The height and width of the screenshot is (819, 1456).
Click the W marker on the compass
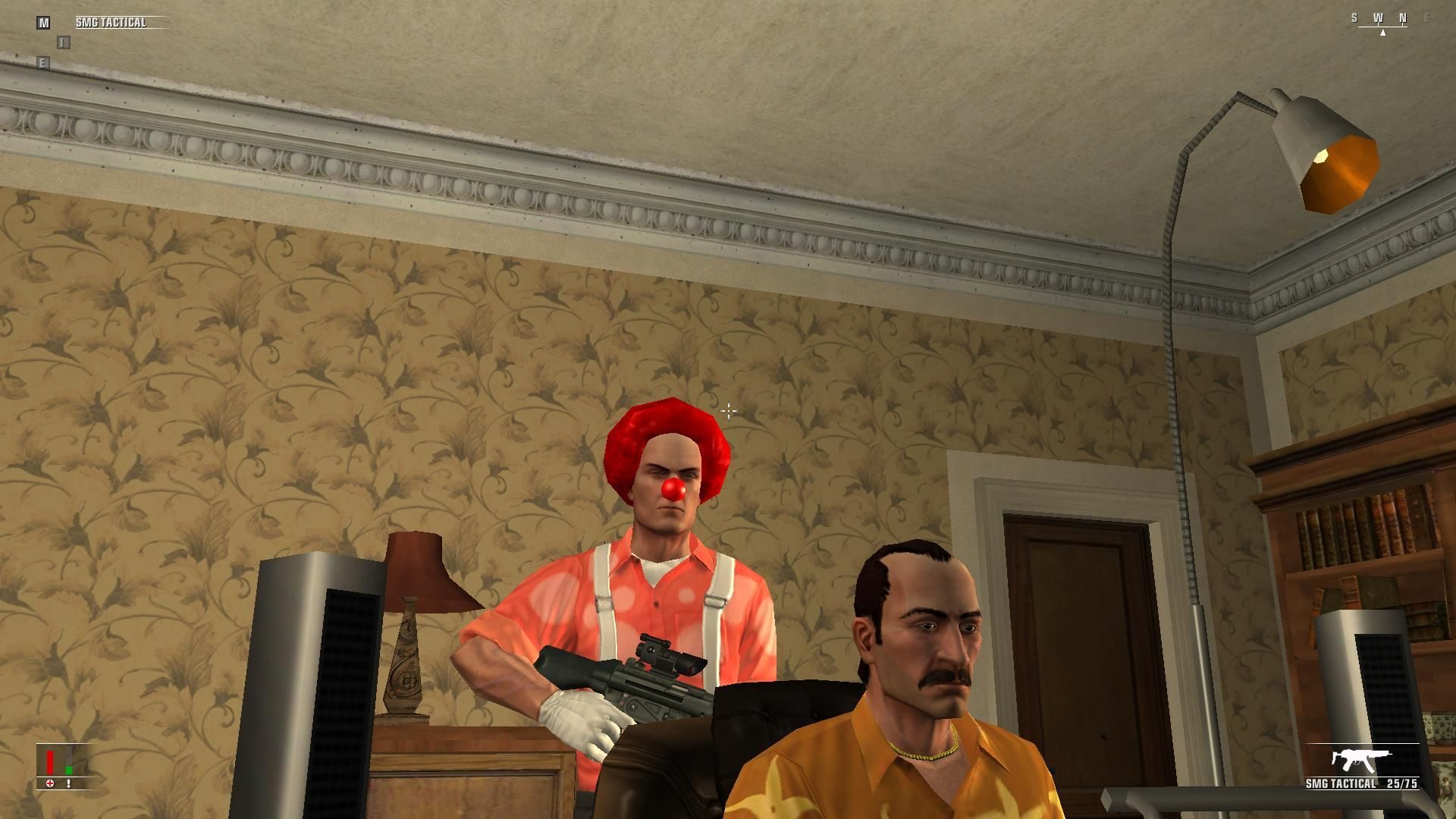click(x=1379, y=17)
